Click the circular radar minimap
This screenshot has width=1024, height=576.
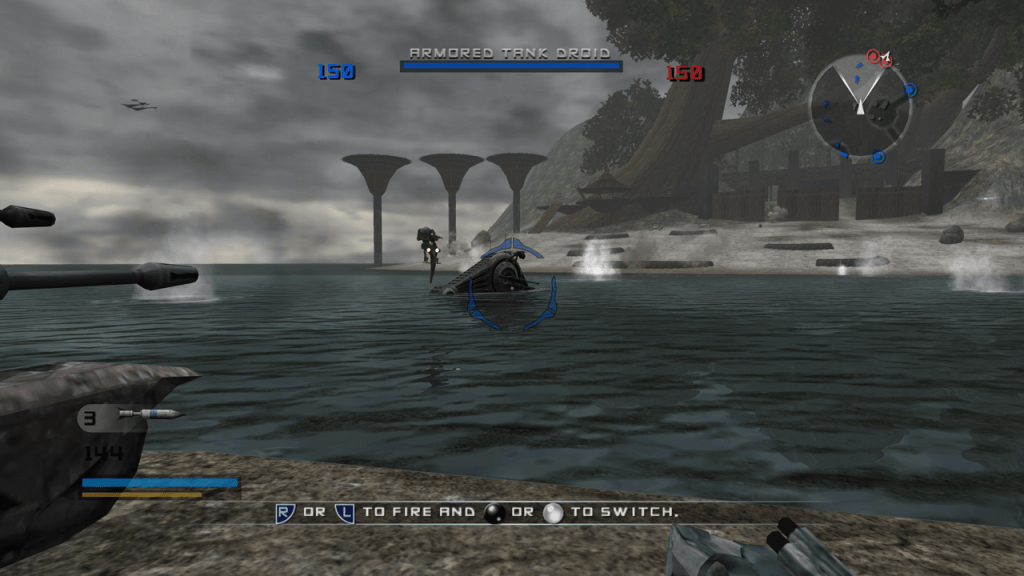click(x=860, y=106)
